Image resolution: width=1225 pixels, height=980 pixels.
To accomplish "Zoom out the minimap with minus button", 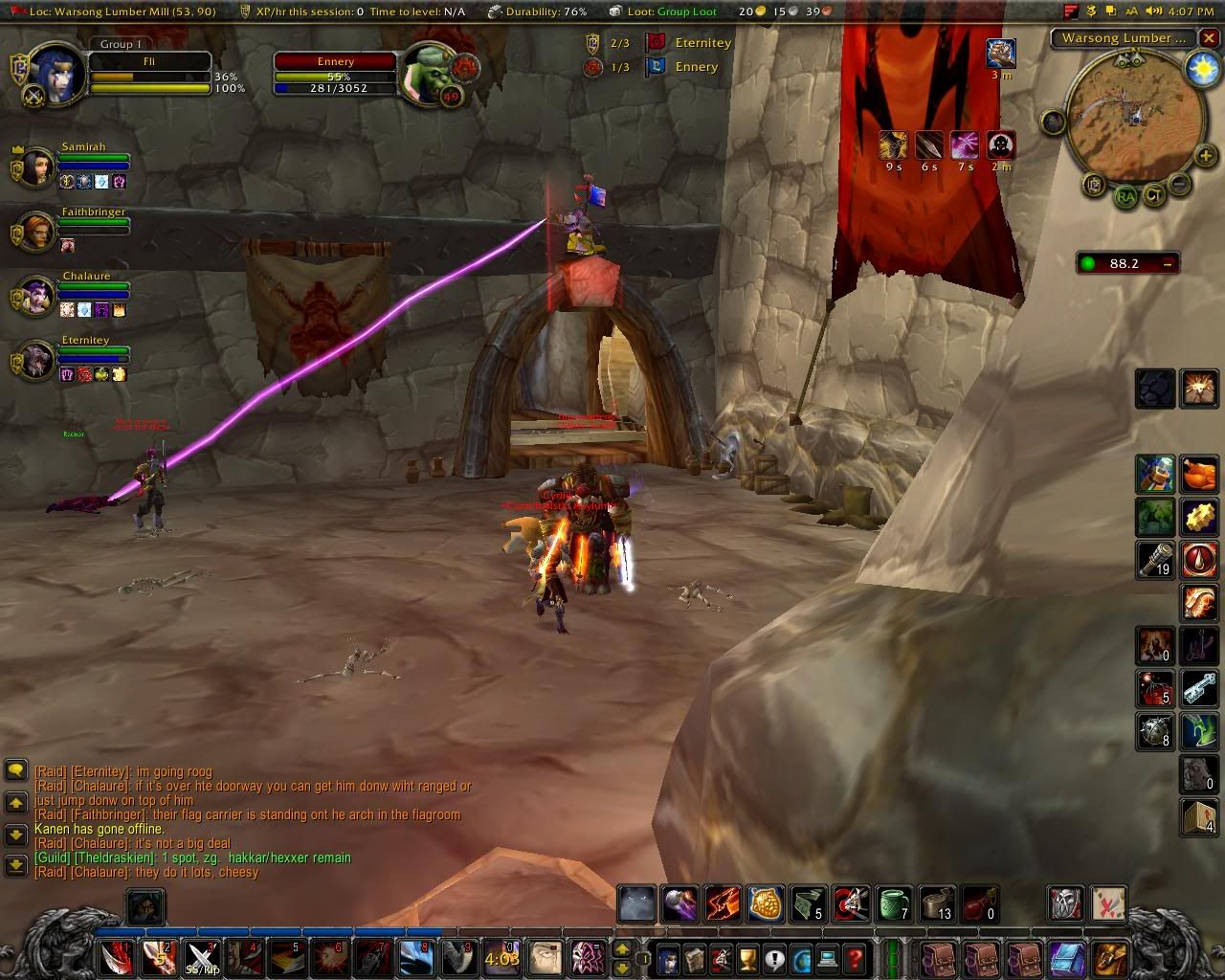I will [x=1180, y=183].
